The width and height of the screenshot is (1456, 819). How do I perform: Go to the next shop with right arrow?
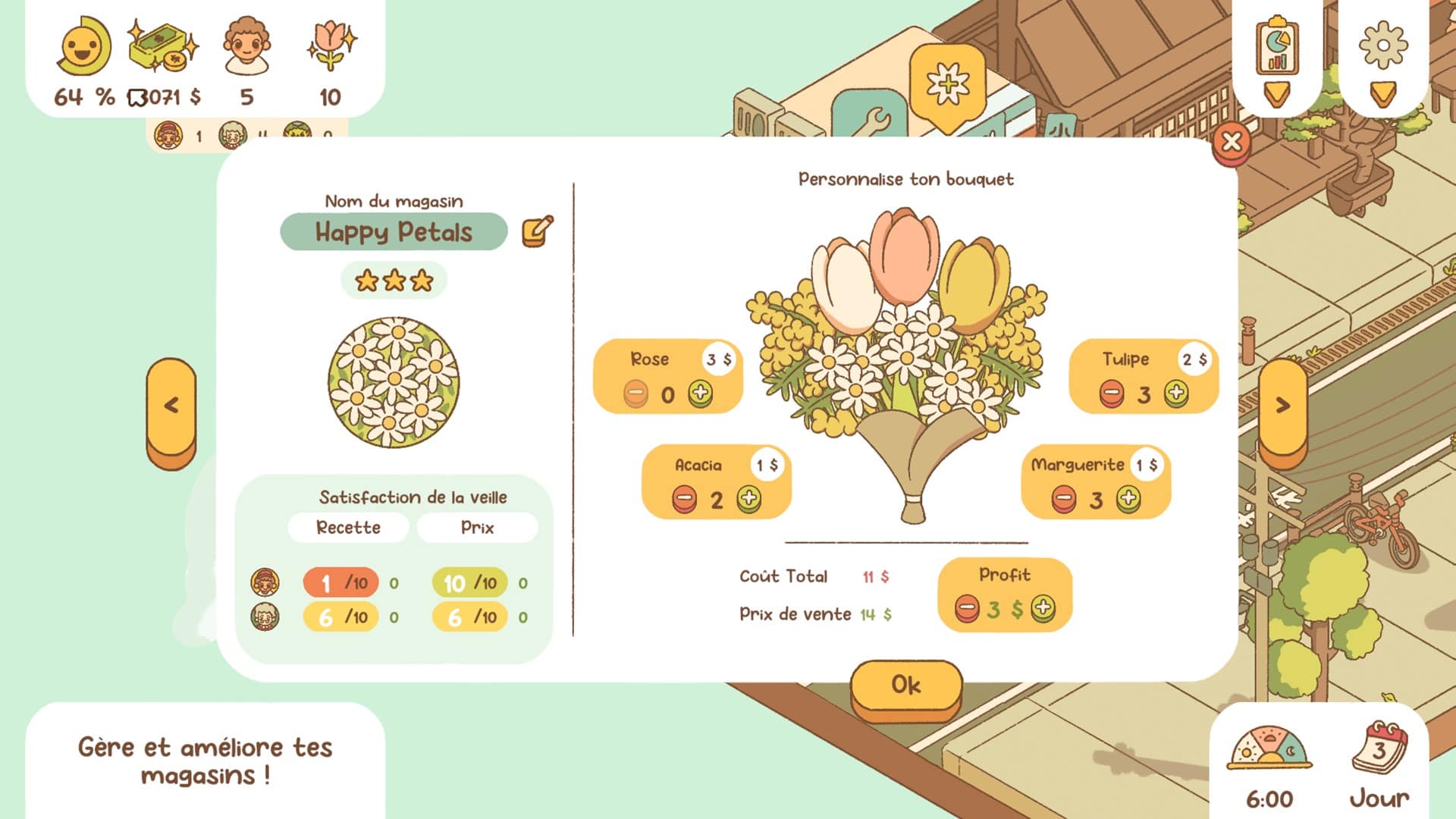[1282, 406]
